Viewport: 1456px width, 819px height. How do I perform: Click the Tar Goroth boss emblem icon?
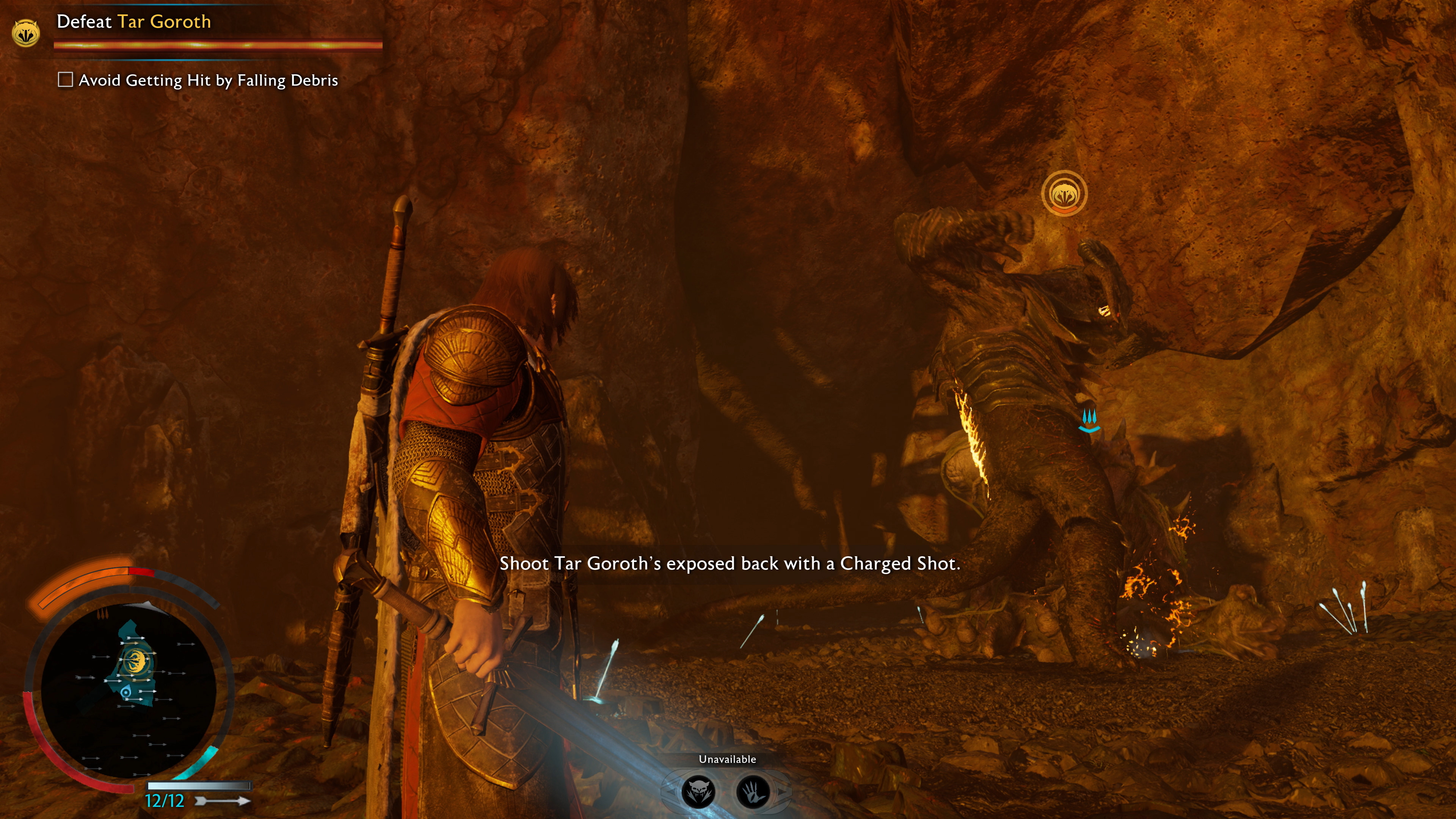click(25, 33)
